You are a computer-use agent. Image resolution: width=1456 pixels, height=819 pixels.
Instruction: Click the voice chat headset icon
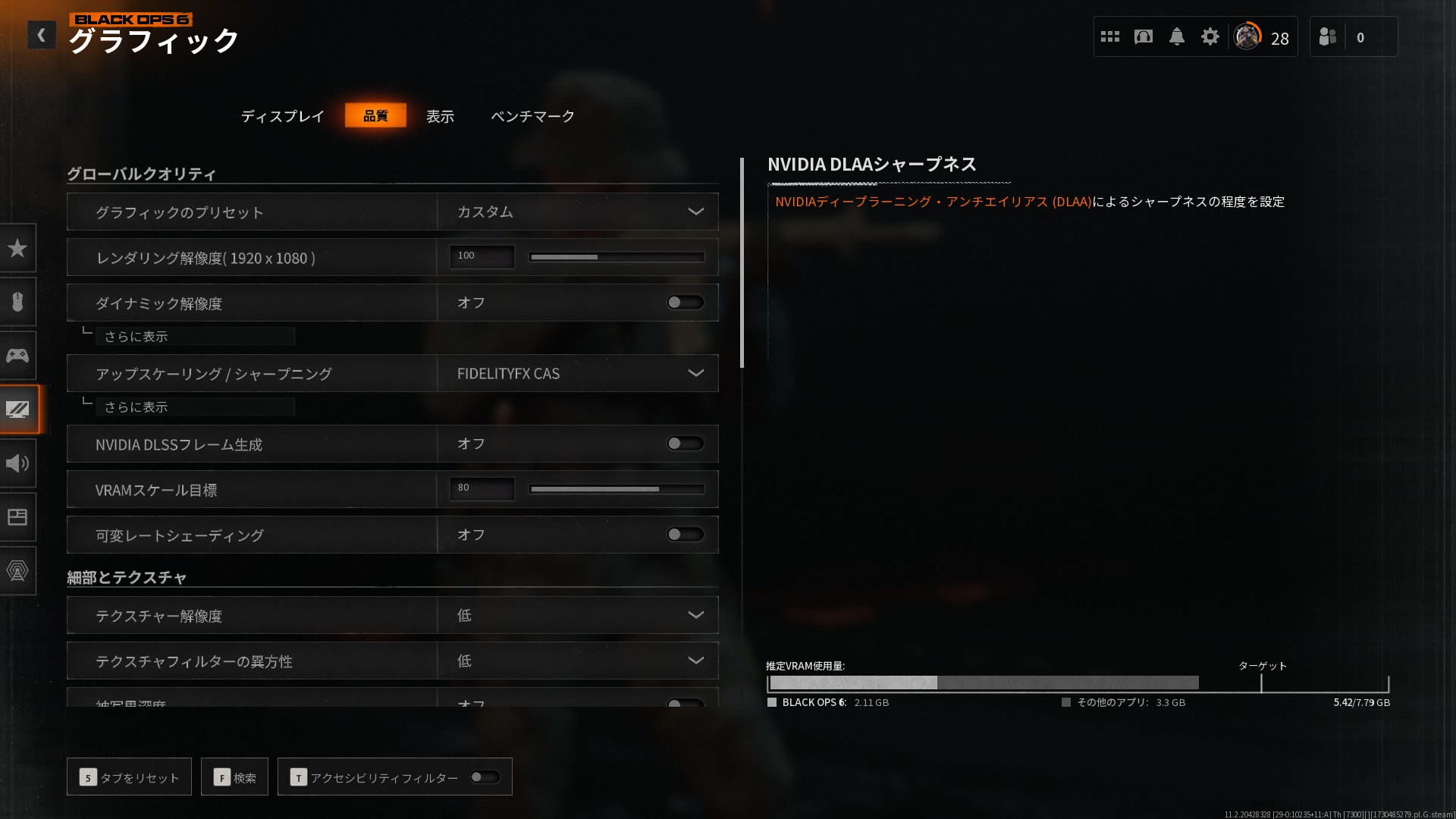pos(1144,36)
